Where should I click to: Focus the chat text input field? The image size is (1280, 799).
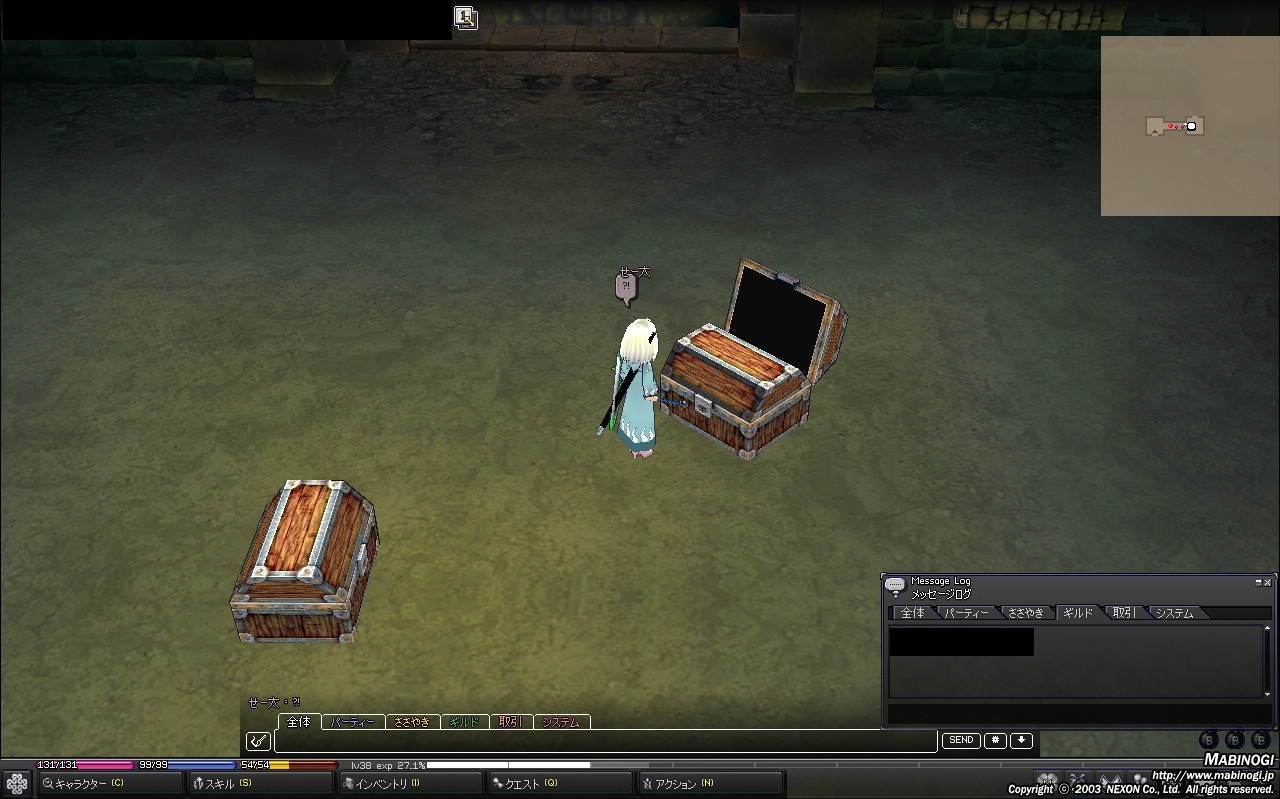pyautogui.click(x=605, y=741)
